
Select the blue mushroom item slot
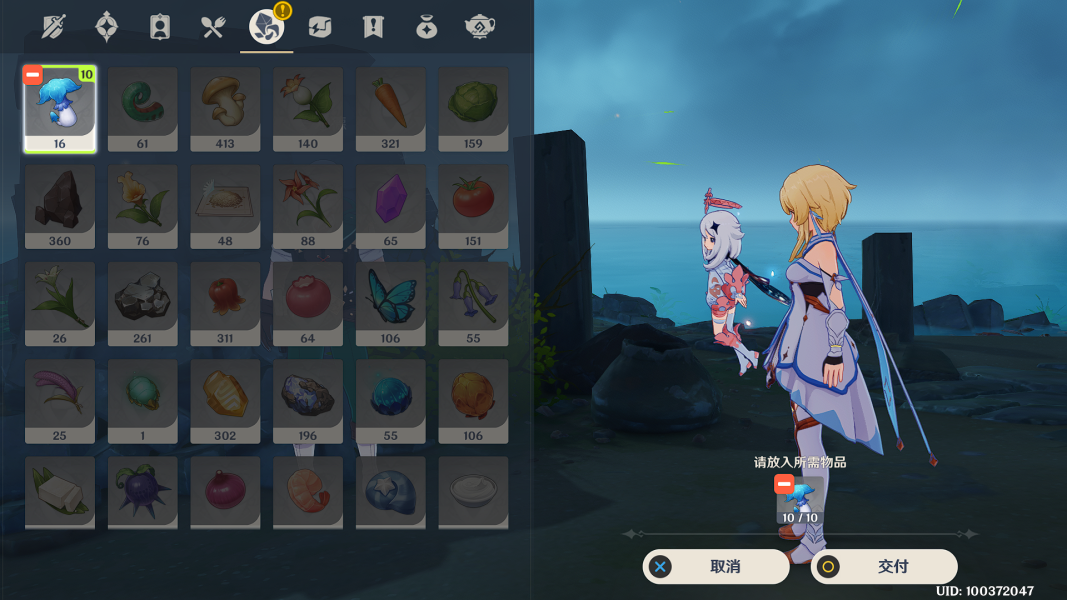pyautogui.click(x=60, y=110)
